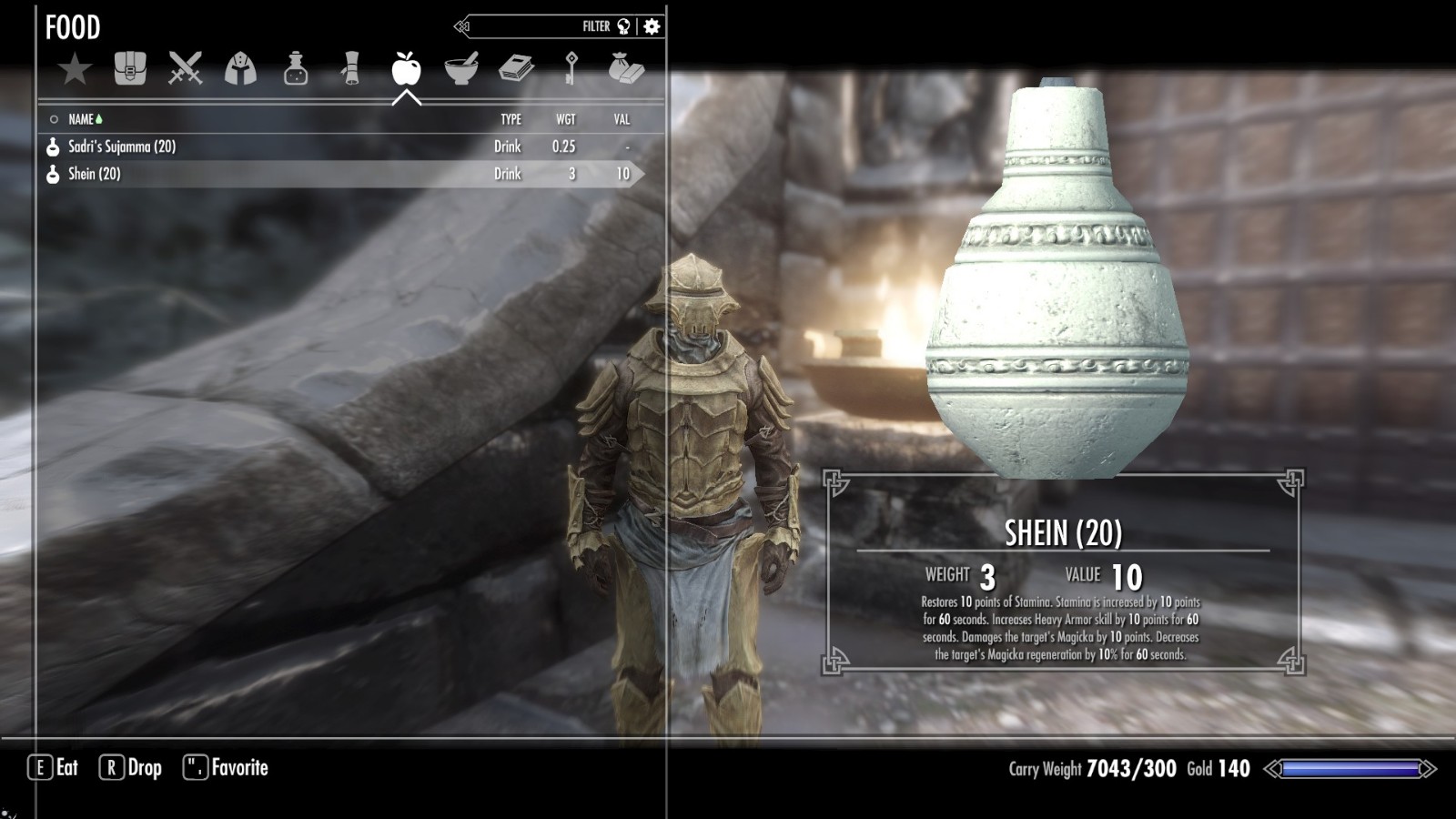The width and height of the screenshot is (1456, 819).
Task: Select the apple Food category tab
Action: 406,69
